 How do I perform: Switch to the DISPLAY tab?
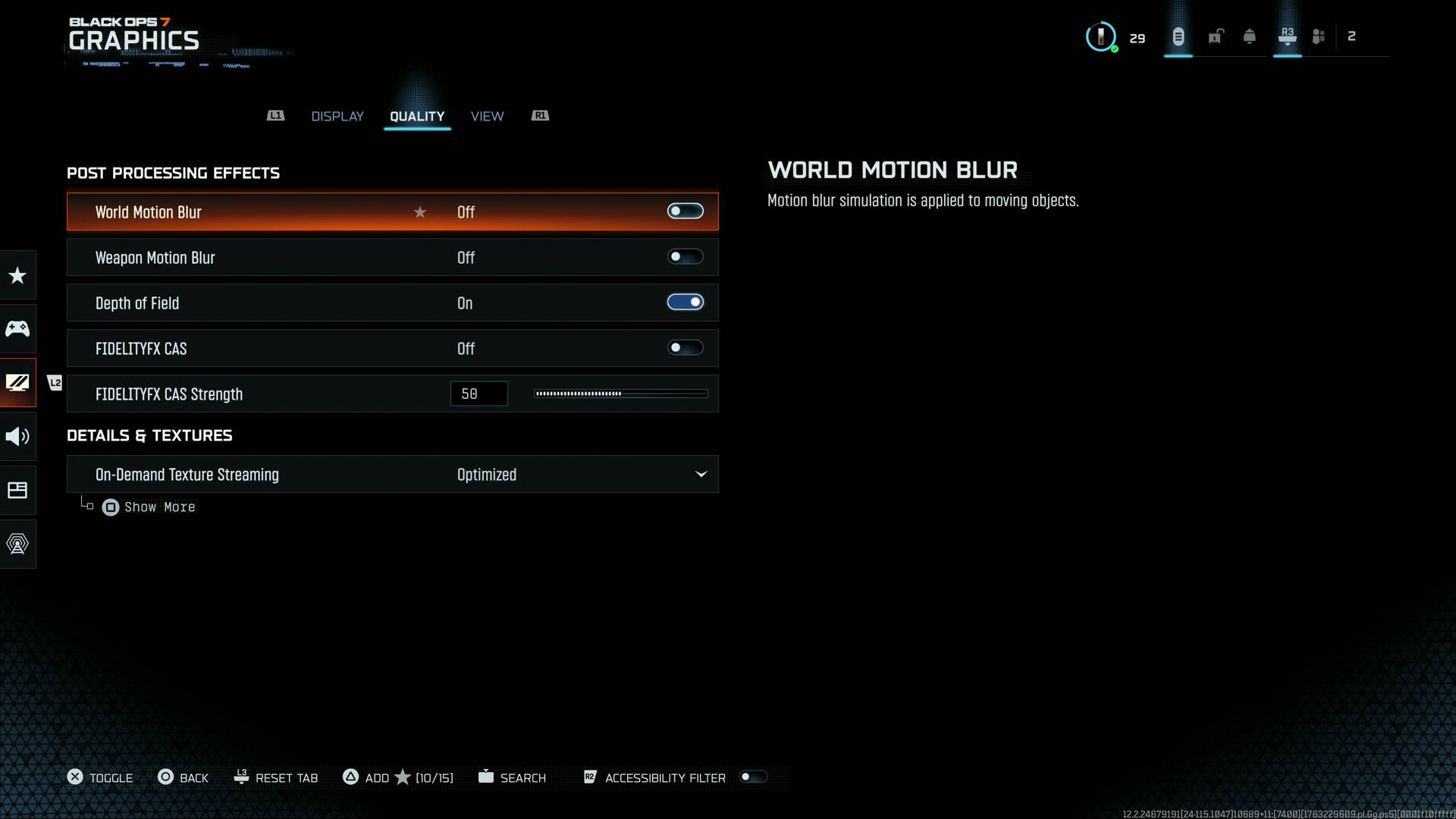point(337,116)
